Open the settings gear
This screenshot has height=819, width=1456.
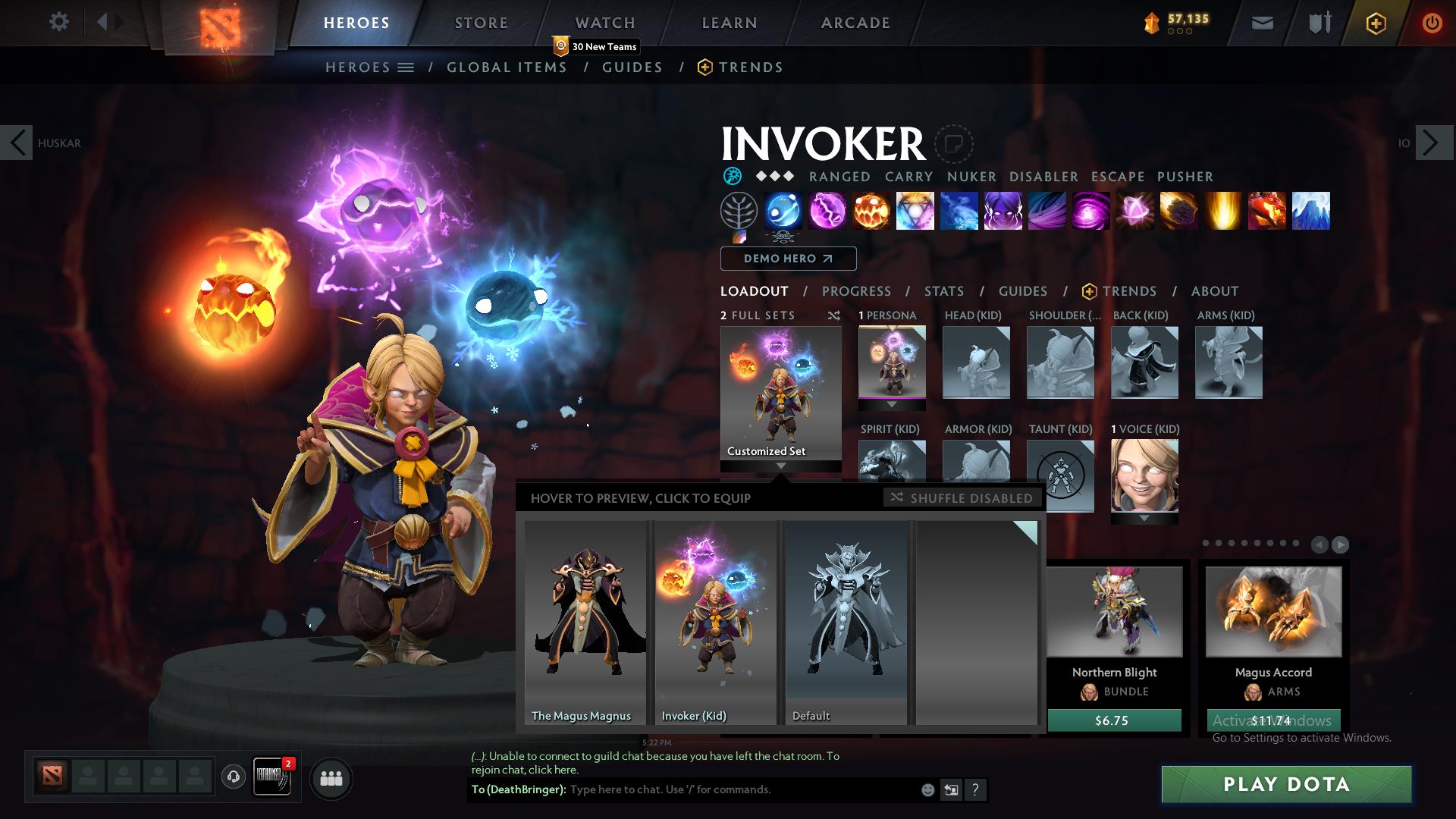(58, 22)
